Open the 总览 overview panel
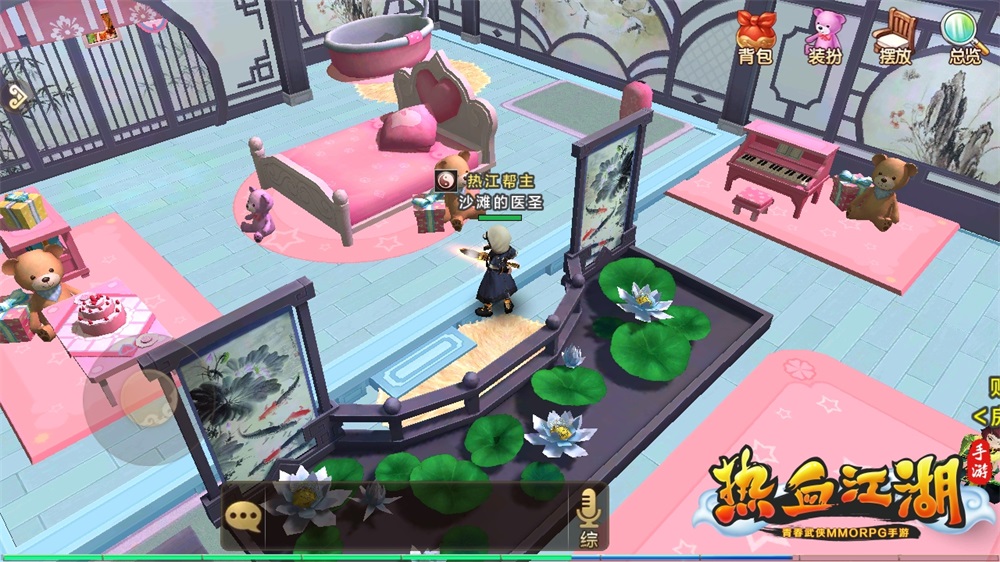The height and width of the screenshot is (562, 1000). coord(963,36)
